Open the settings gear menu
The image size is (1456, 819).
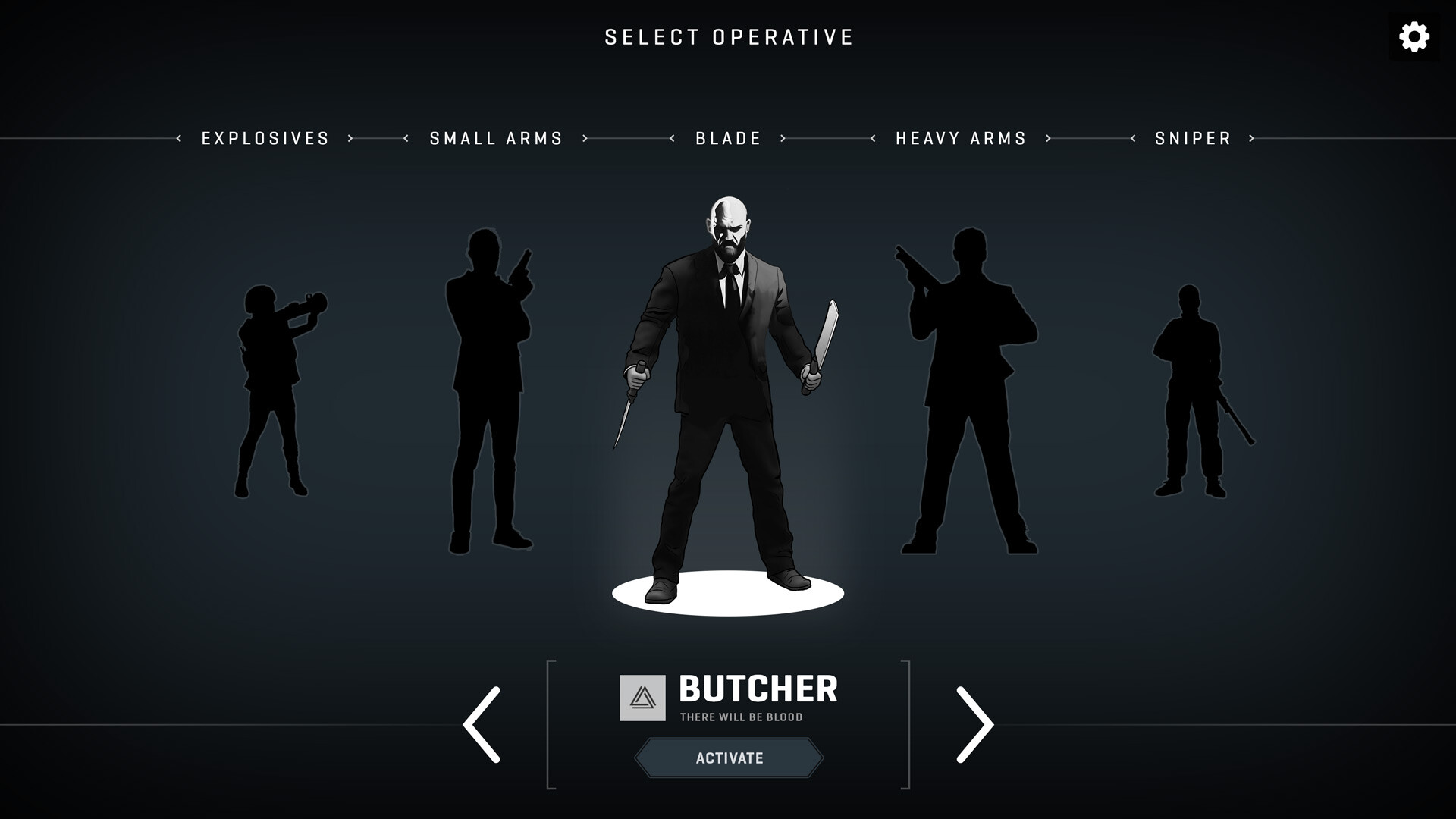click(1415, 36)
